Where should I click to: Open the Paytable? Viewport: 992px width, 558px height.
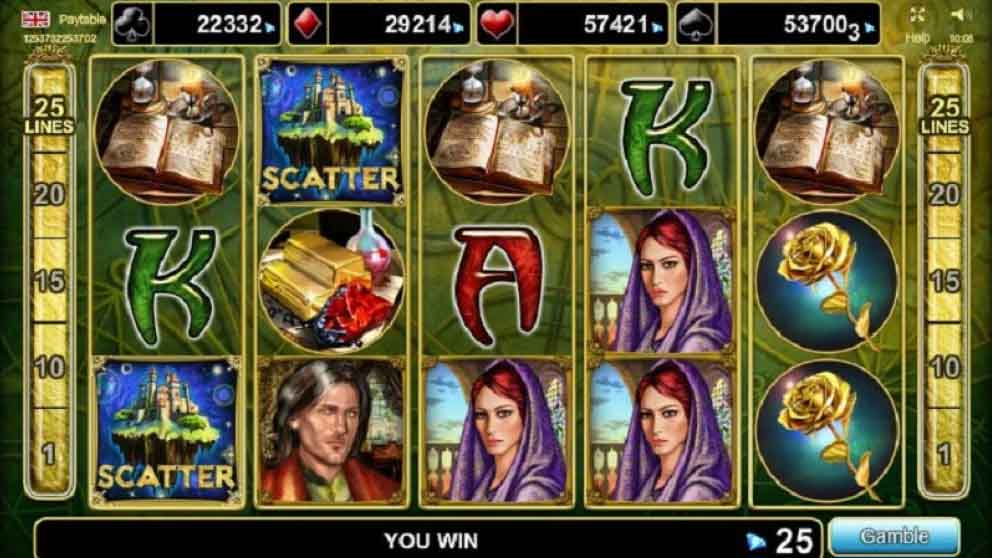coord(76,19)
